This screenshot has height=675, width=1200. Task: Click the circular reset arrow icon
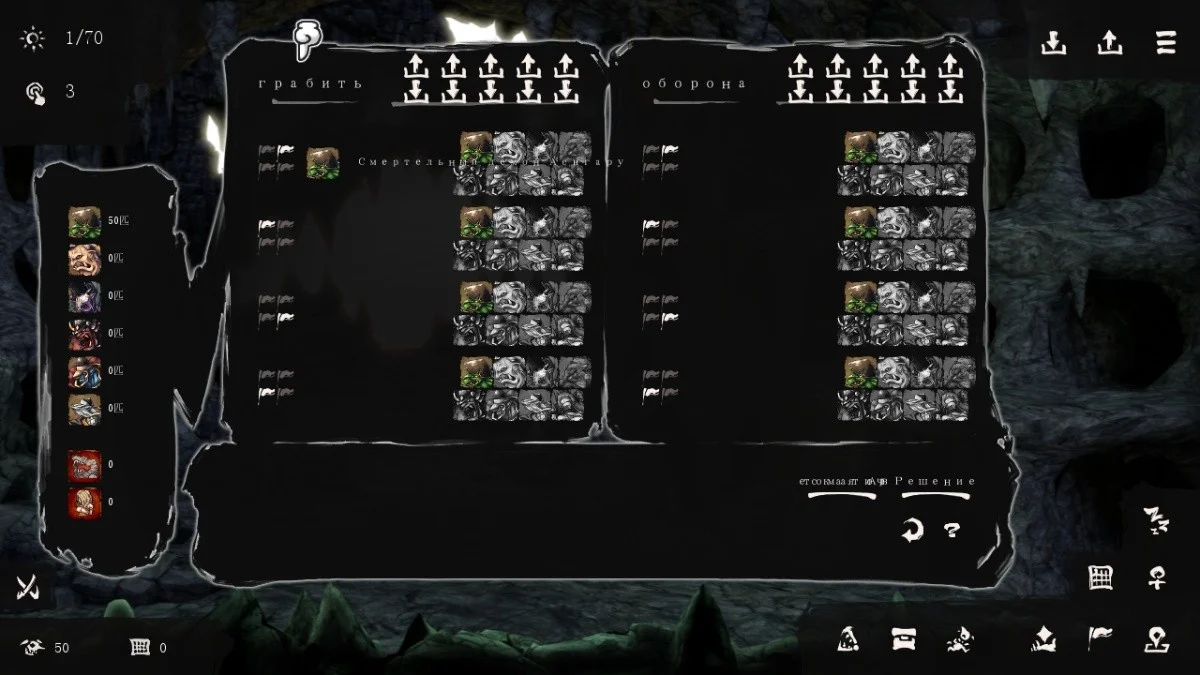point(911,530)
